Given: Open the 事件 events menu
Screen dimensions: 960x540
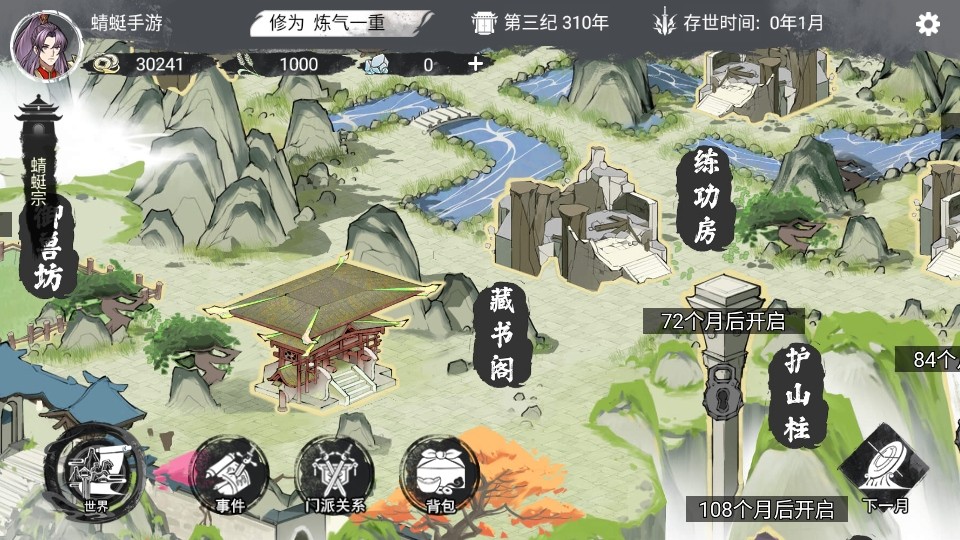Looking at the screenshot, I should [x=230, y=475].
